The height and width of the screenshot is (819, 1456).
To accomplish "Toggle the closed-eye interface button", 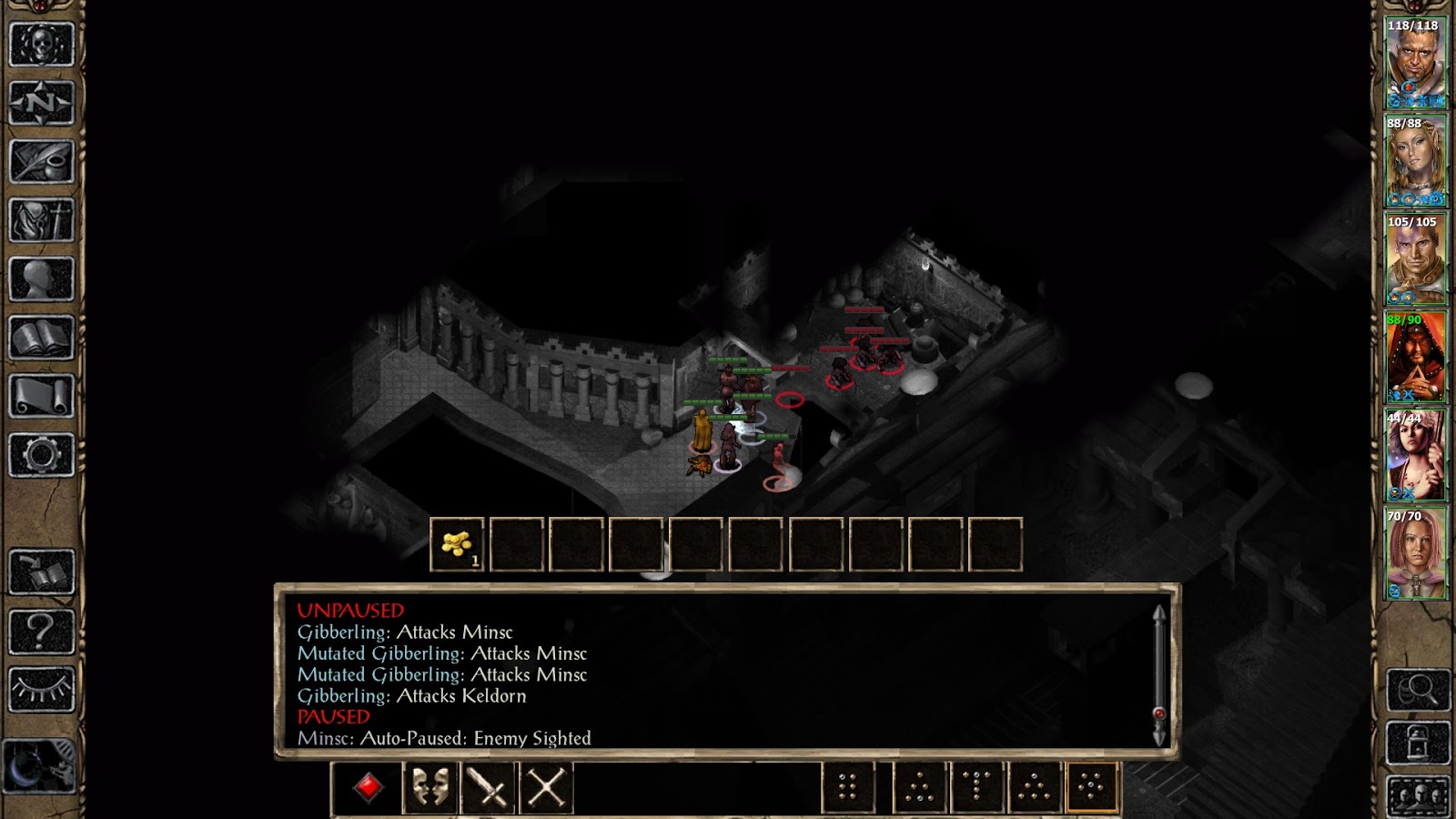I will (41, 690).
